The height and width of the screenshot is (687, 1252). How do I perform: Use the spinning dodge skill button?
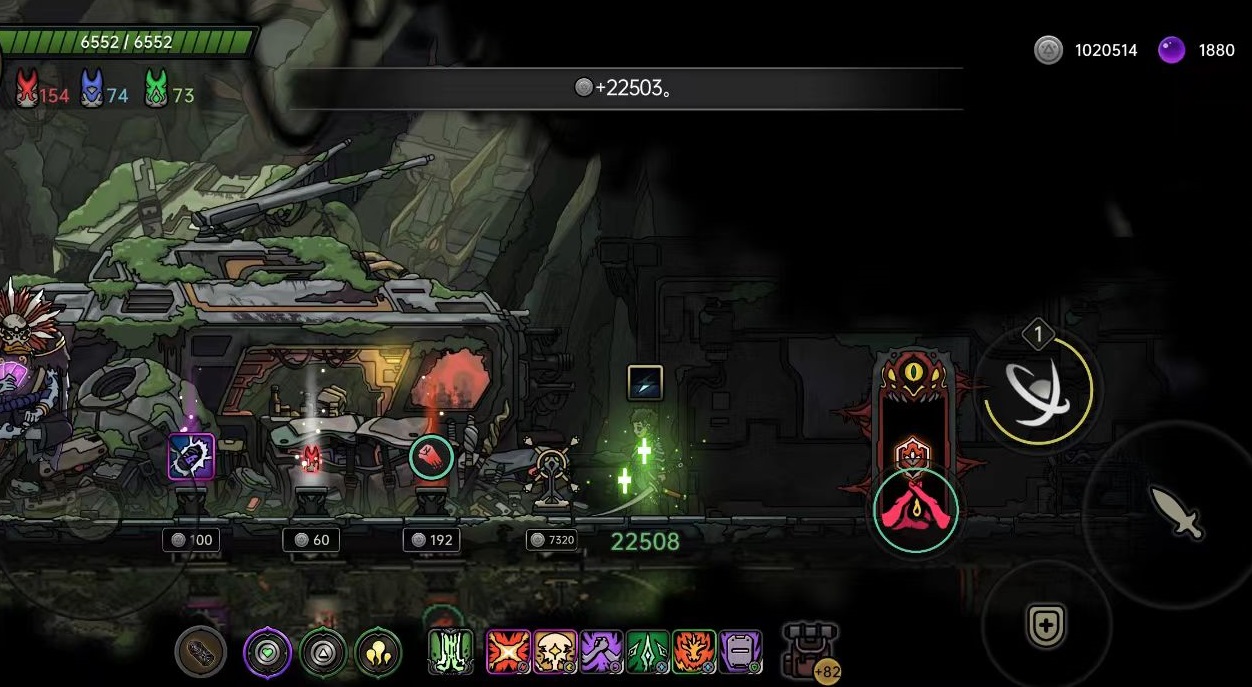coord(1037,390)
